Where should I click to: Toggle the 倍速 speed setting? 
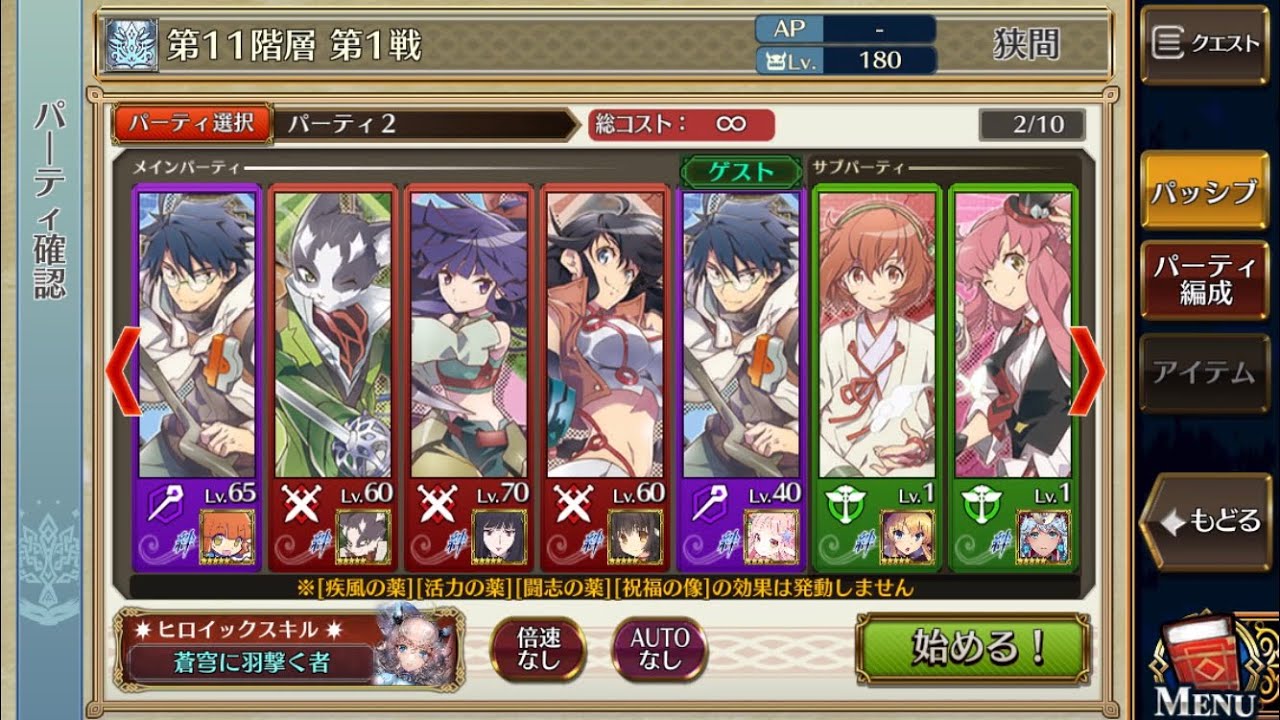coord(537,648)
